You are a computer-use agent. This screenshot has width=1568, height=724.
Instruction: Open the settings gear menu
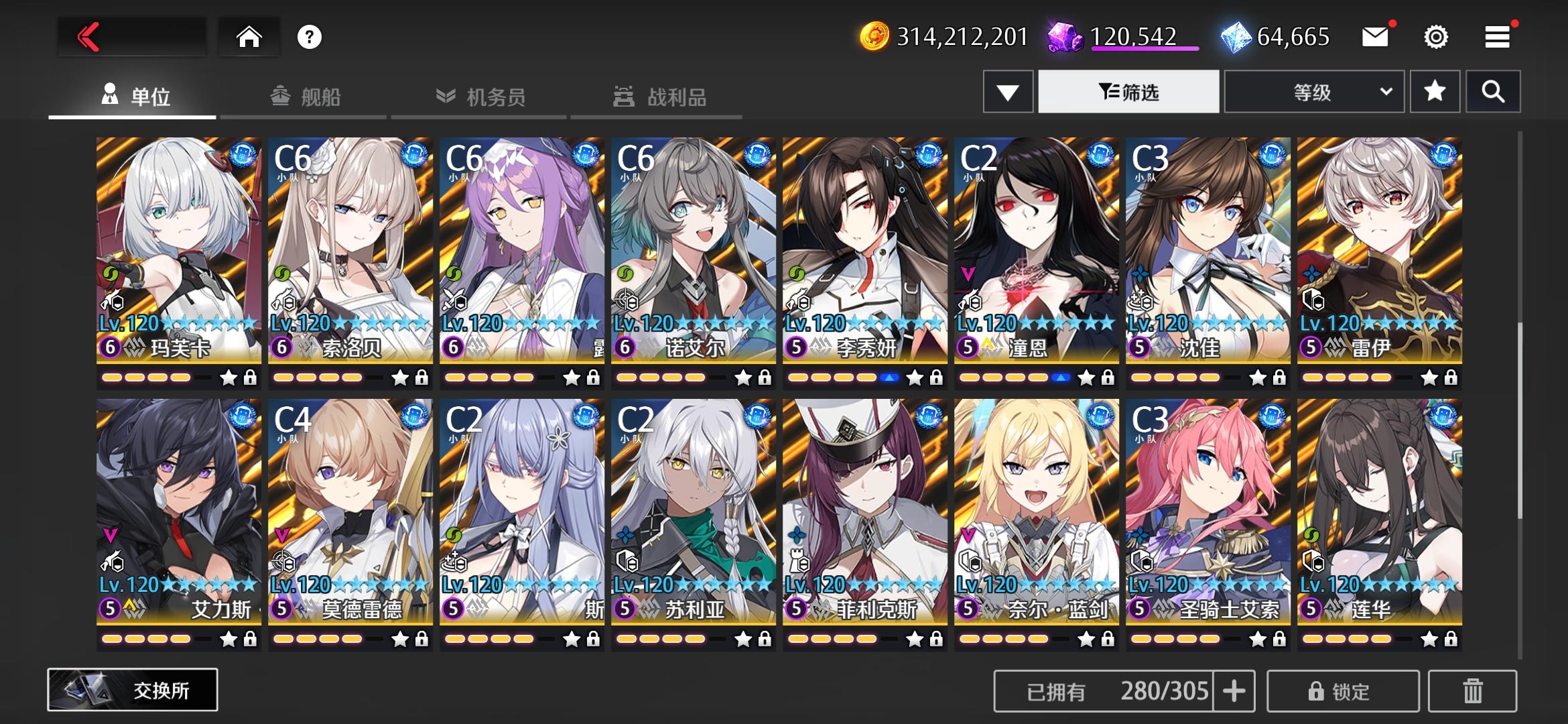[1435, 38]
